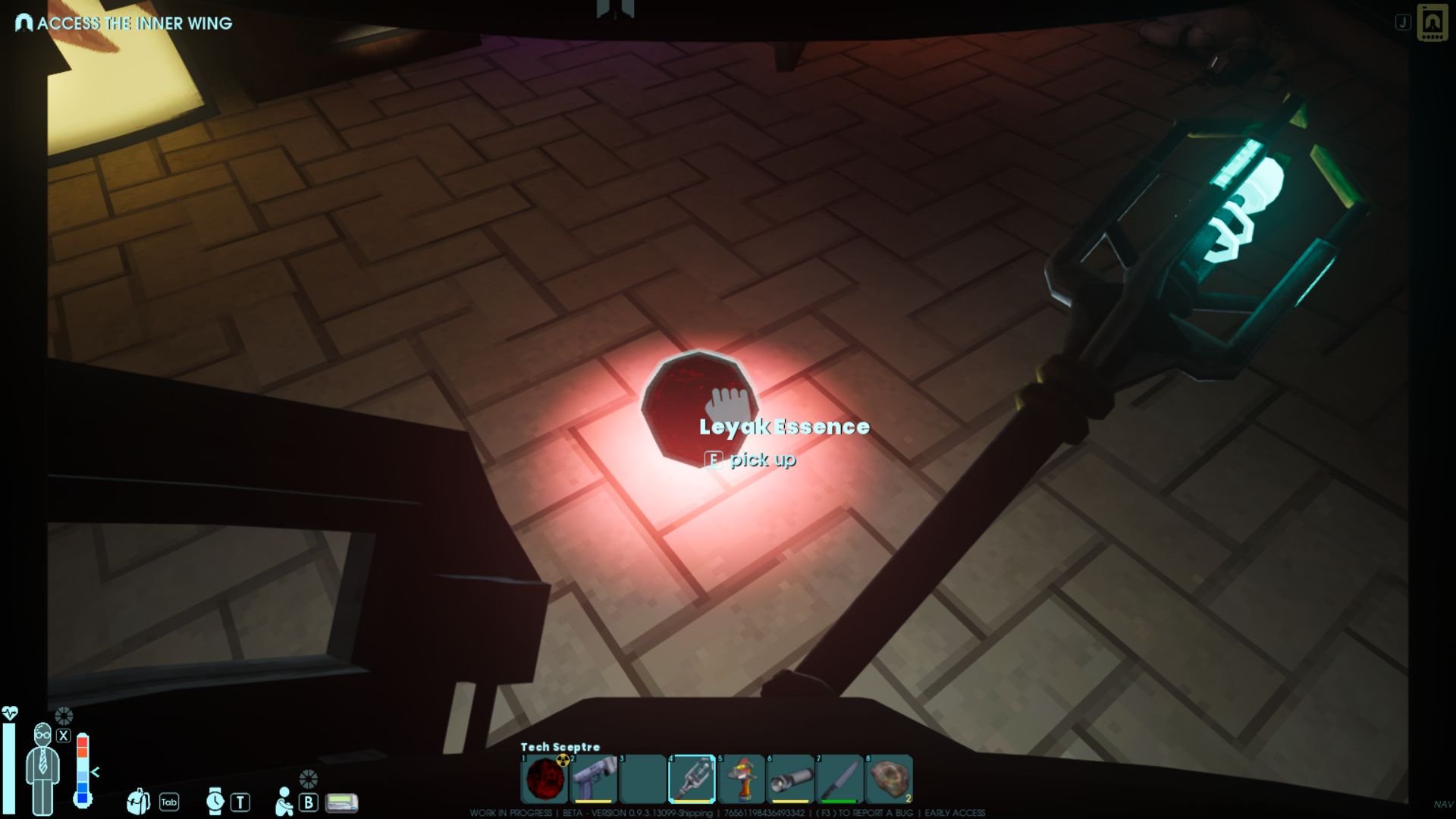Select the highlighted Tech Sceptre slot
1456x819 pixels.
(692, 779)
